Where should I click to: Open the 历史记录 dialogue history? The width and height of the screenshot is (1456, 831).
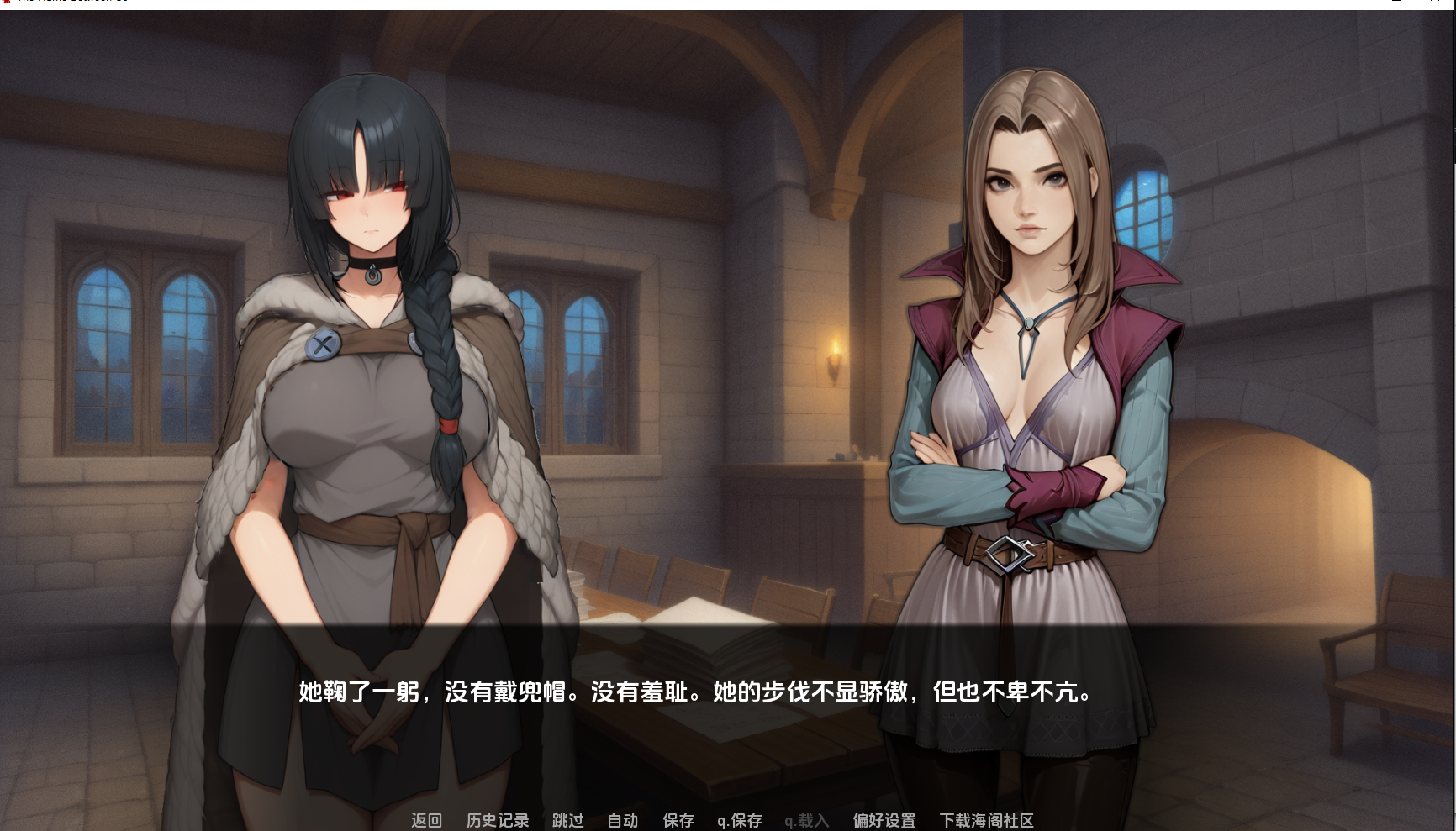coord(496,820)
